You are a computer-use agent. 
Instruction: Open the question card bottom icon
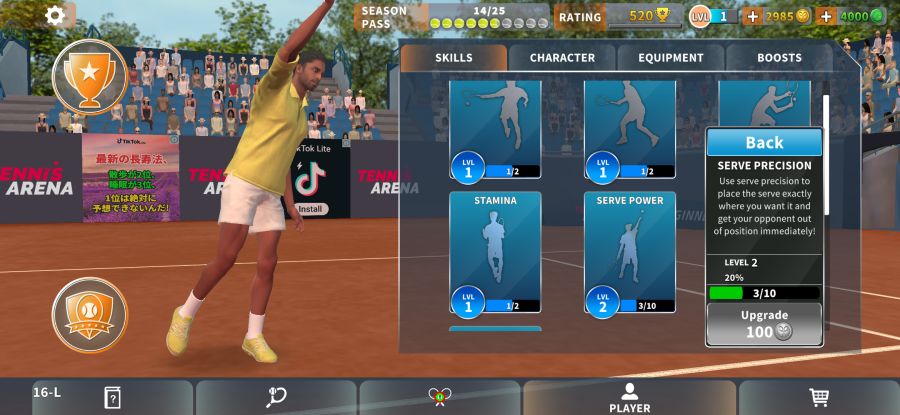click(112, 397)
